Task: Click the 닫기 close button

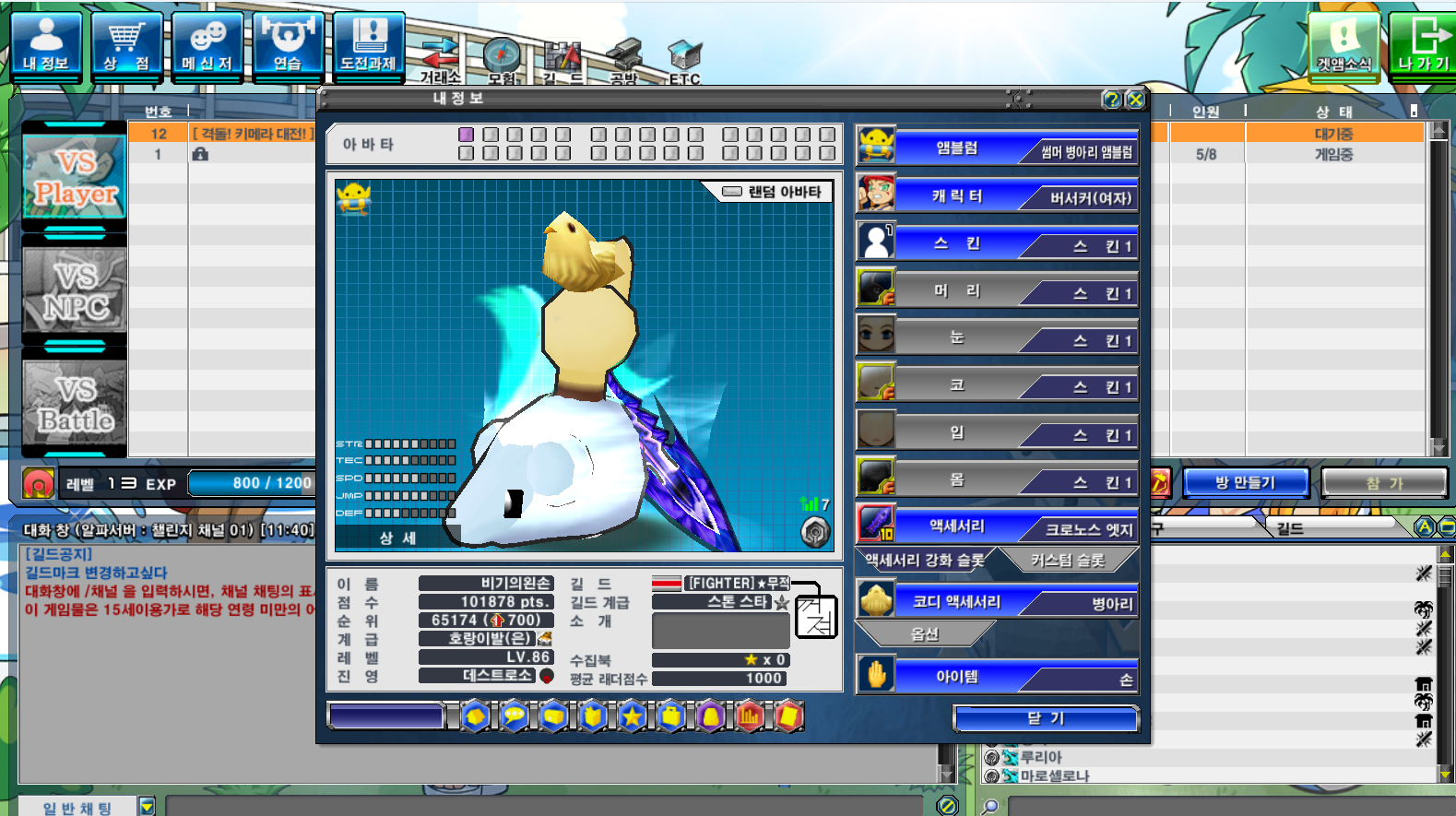Action: point(1046,718)
